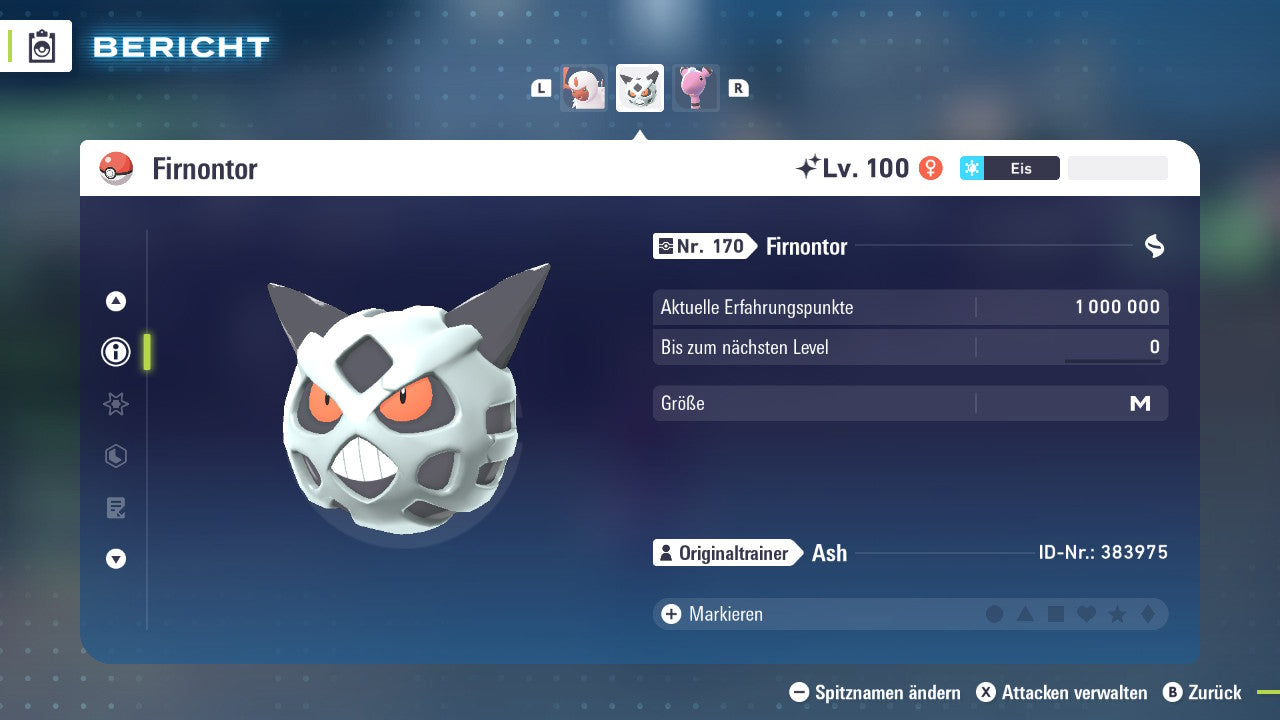
Task: Open the memories star icon in the sidebar
Action: [115, 404]
